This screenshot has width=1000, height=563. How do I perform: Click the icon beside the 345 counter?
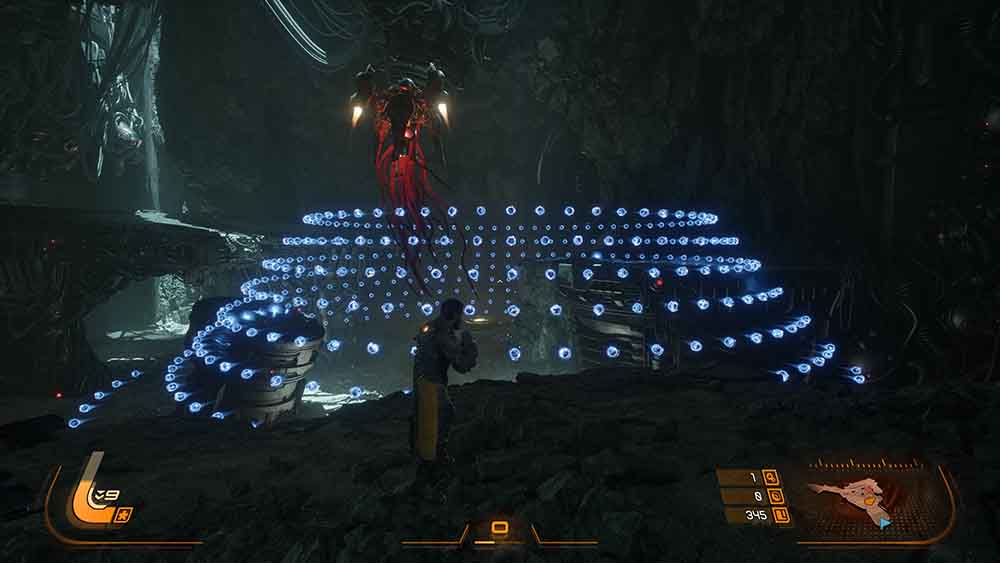pyautogui.click(x=783, y=515)
